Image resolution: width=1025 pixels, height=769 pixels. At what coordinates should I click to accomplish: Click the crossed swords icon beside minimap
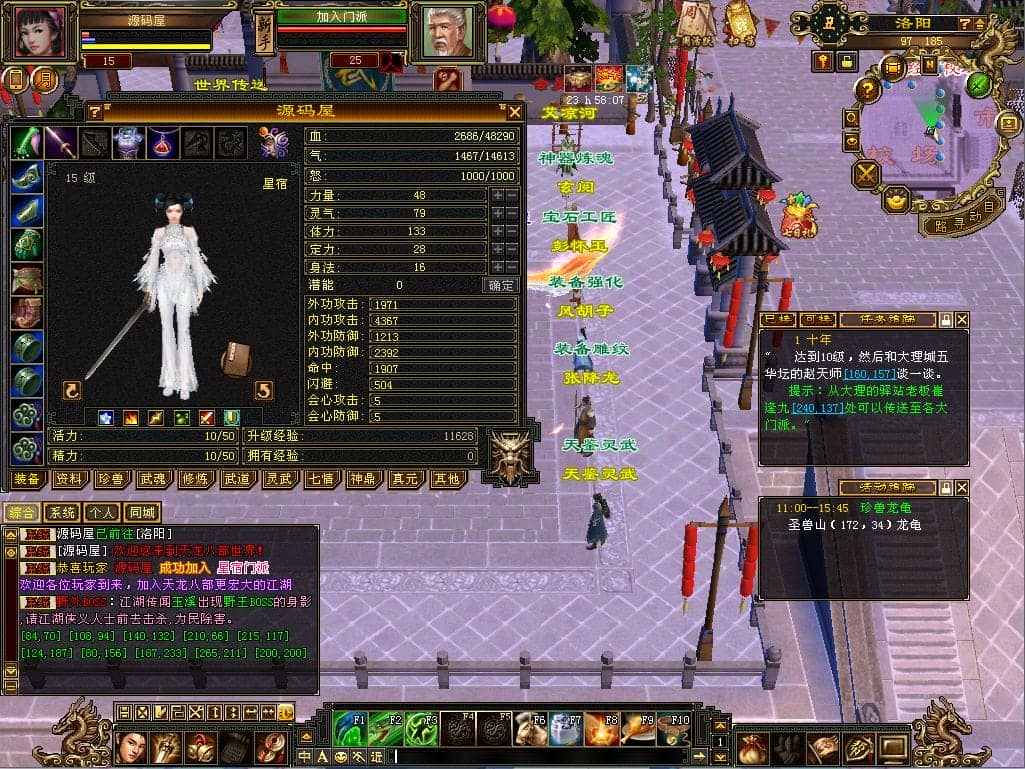[866, 174]
